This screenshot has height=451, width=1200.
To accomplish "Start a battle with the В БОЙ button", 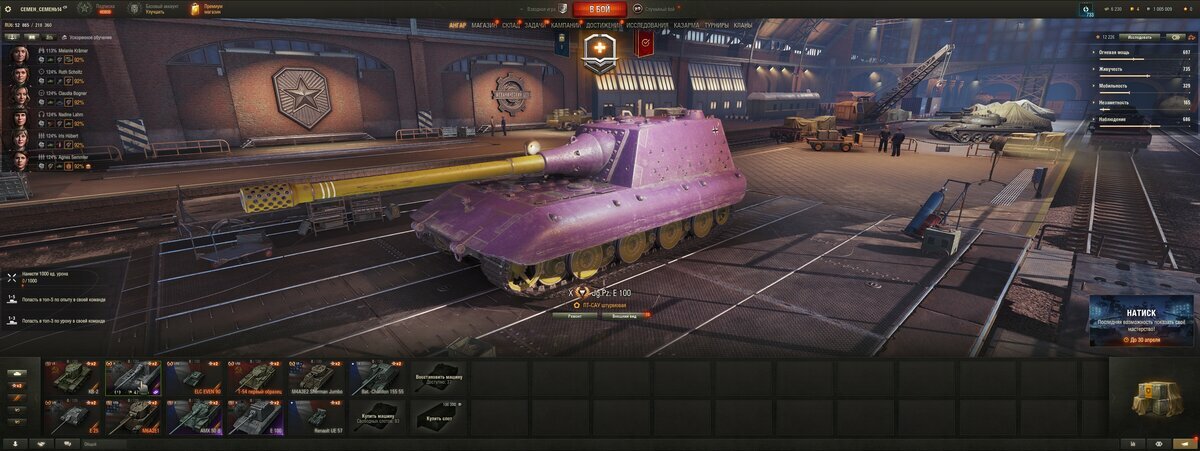I will (600, 9).
